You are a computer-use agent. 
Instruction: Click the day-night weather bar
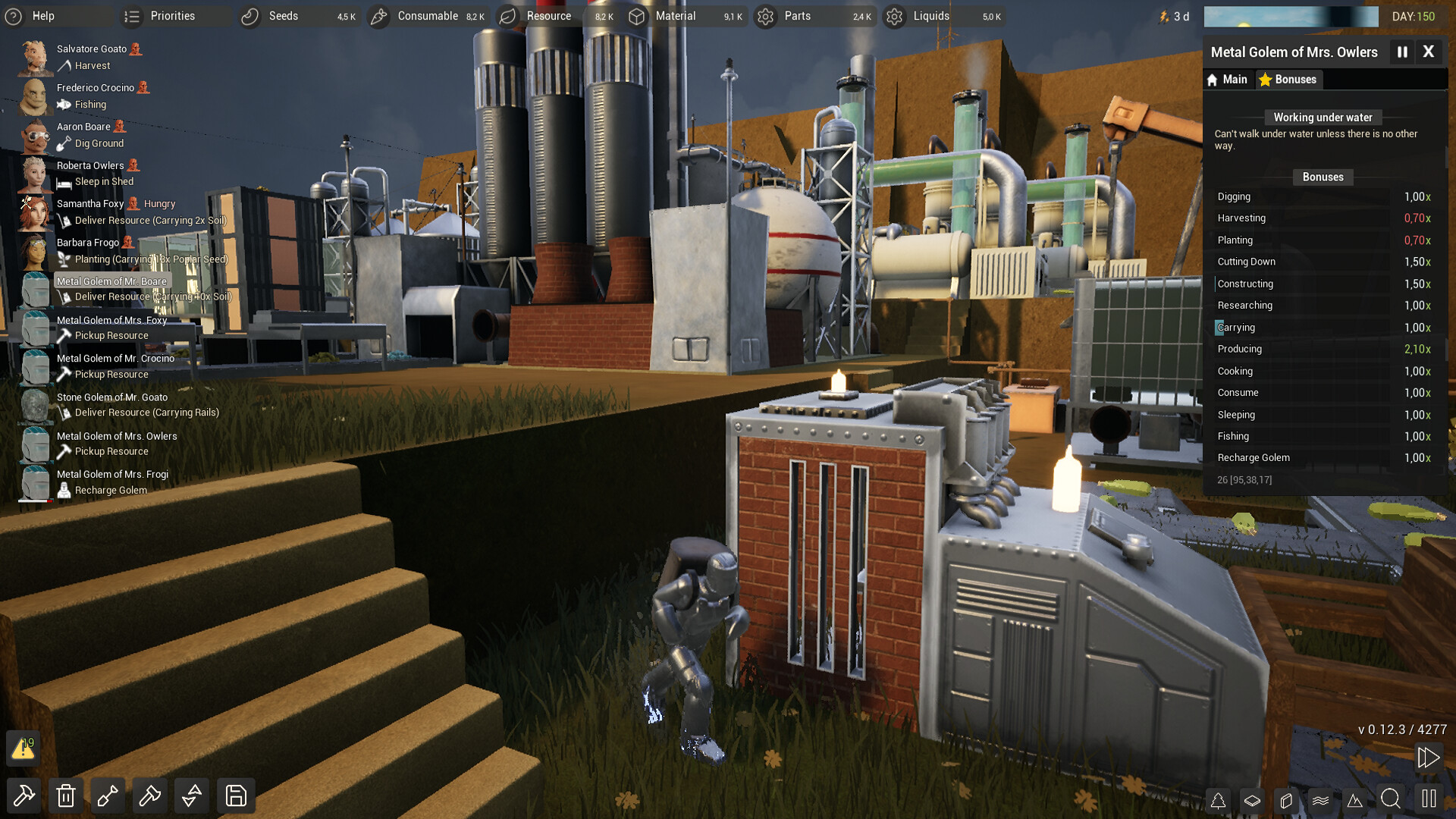pos(1291,16)
